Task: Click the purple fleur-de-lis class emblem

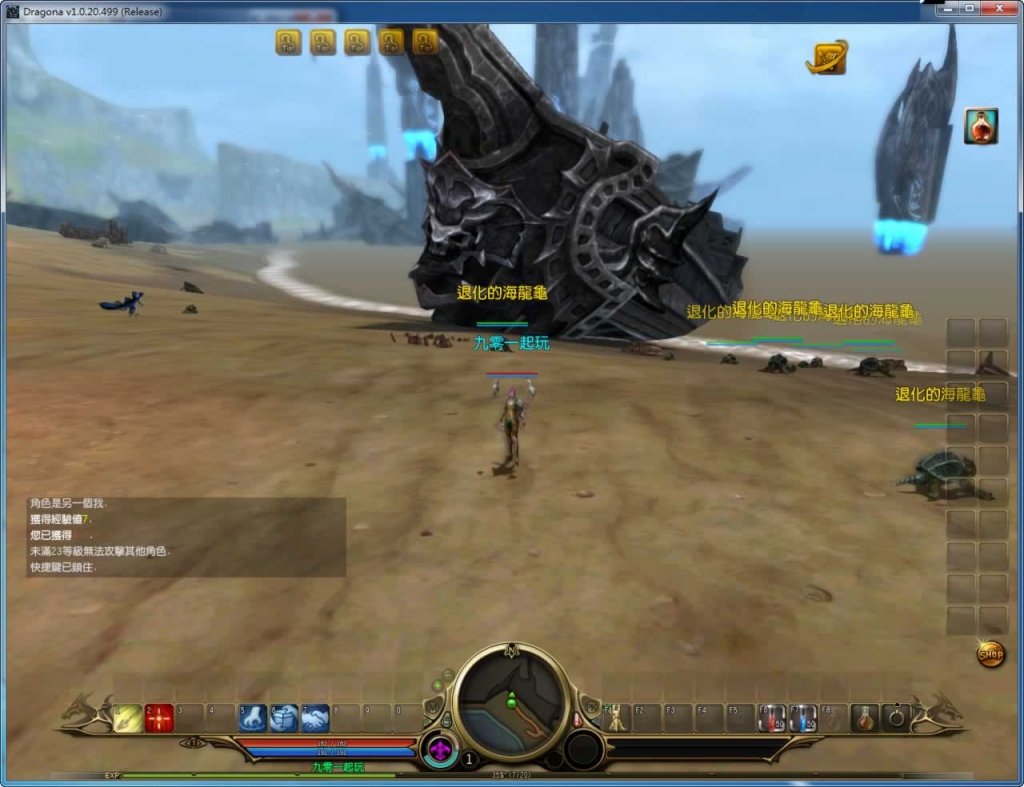Action: pyautogui.click(x=439, y=751)
